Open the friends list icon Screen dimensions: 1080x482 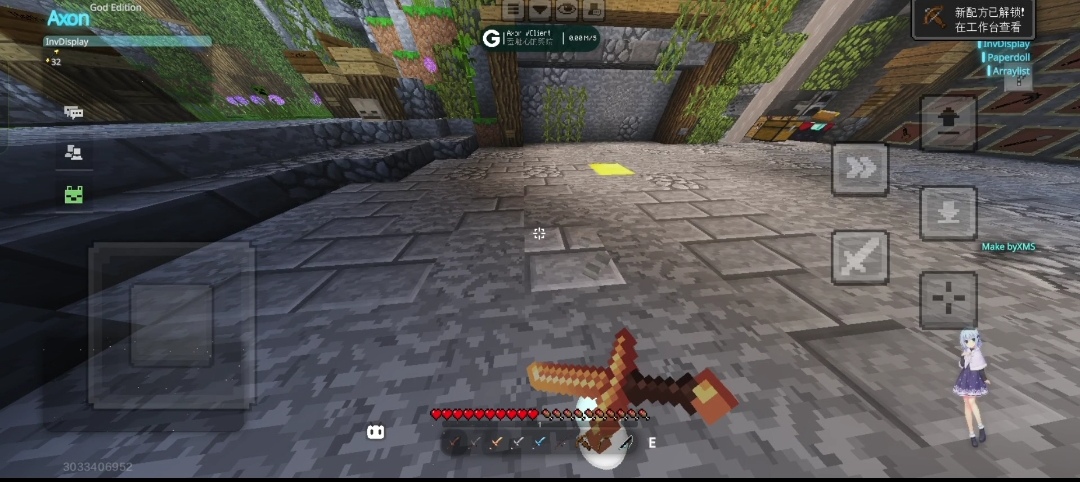tap(73, 153)
